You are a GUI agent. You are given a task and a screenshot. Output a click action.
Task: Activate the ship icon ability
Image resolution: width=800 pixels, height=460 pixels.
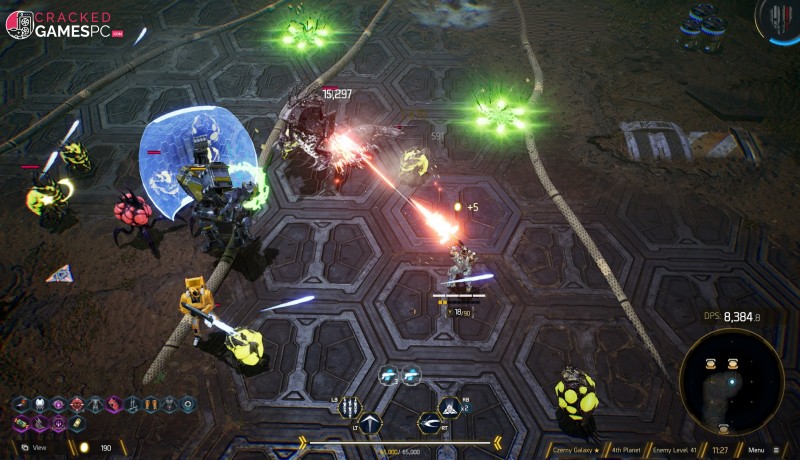click(450, 406)
